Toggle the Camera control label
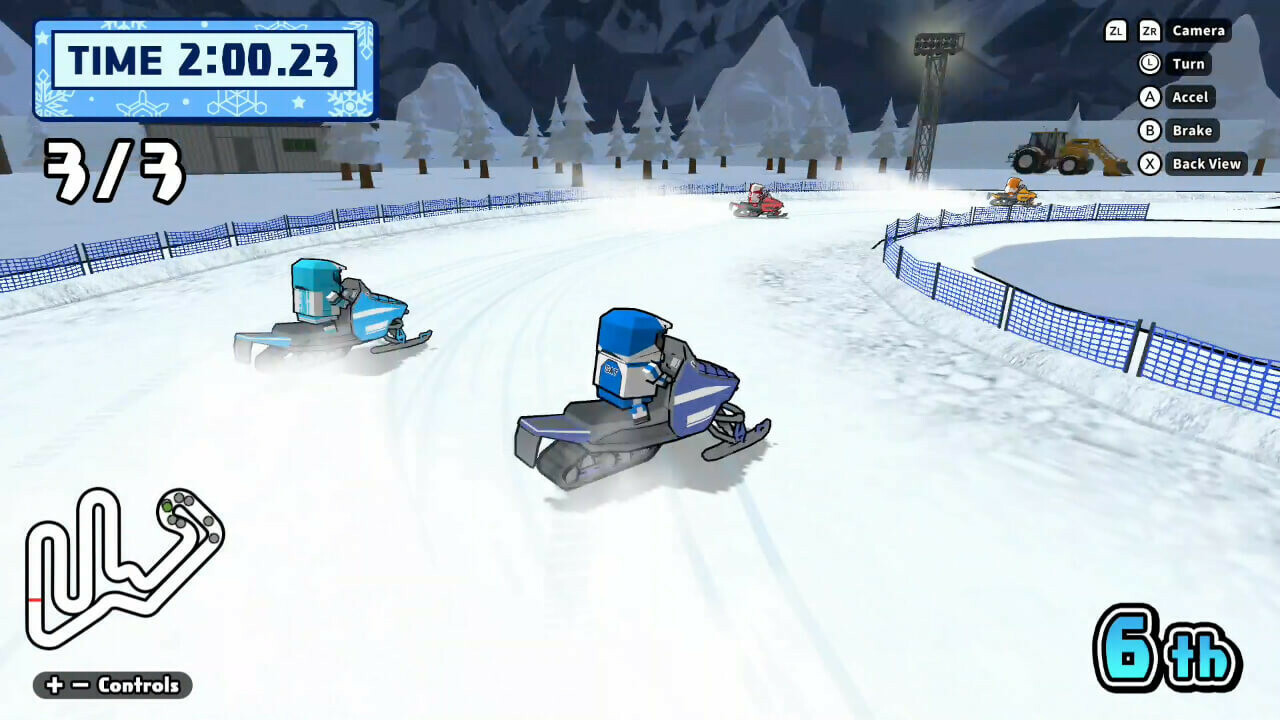The height and width of the screenshot is (720, 1280). click(1198, 30)
